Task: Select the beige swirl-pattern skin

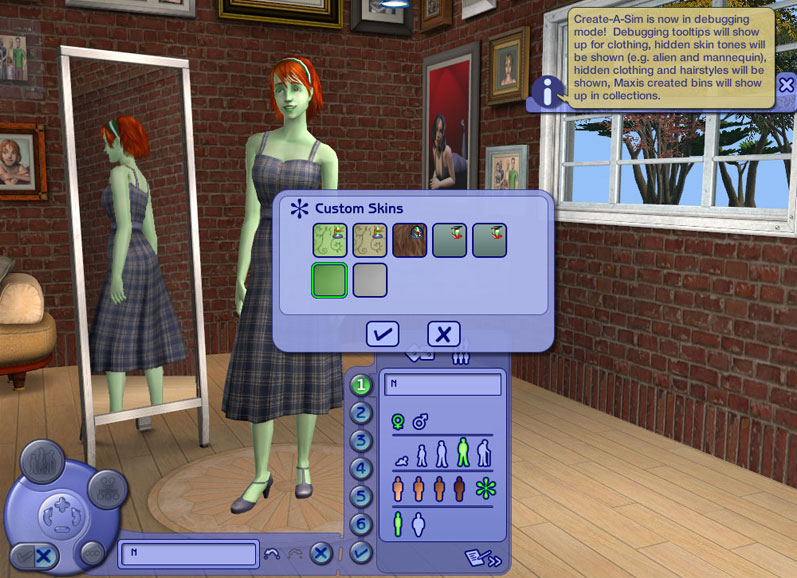Action: tap(369, 240)
